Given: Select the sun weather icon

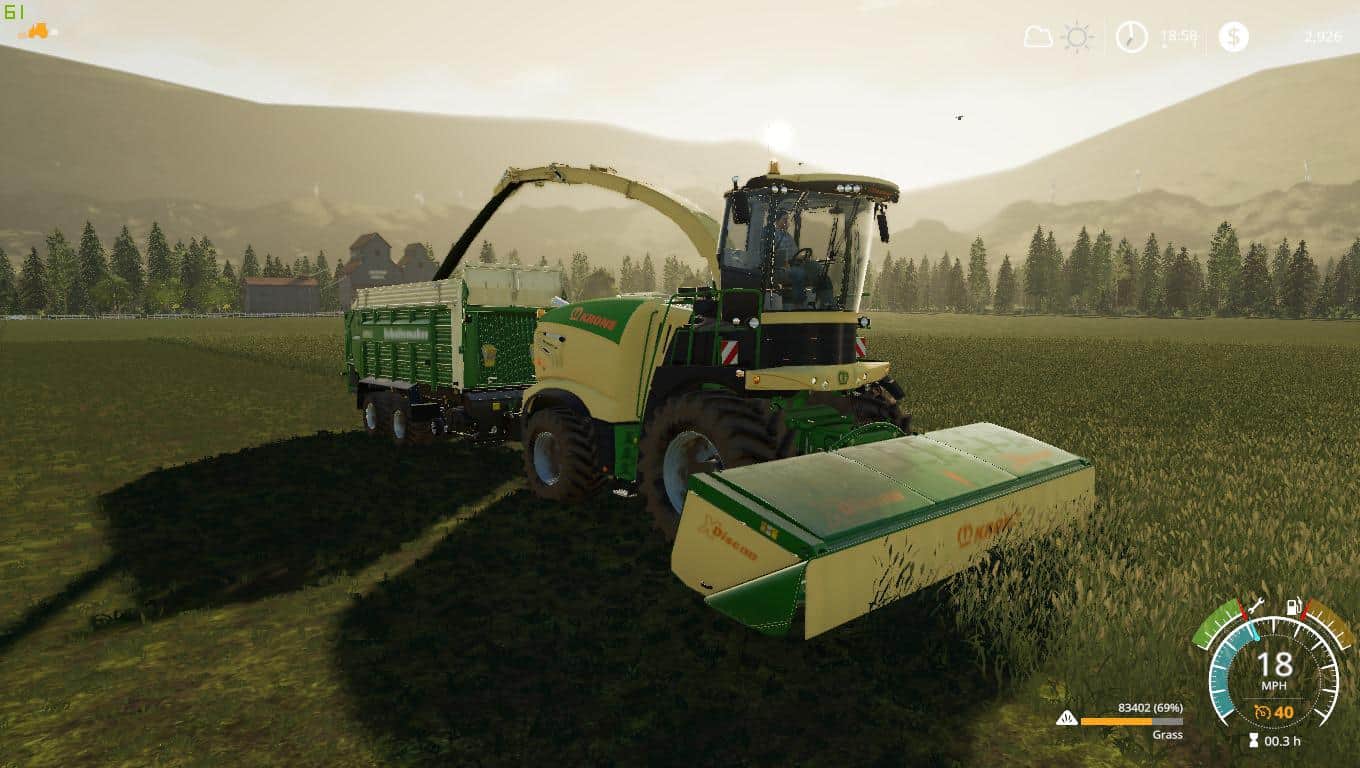Looking at the screenshot, I should (x=1076, y=36).
